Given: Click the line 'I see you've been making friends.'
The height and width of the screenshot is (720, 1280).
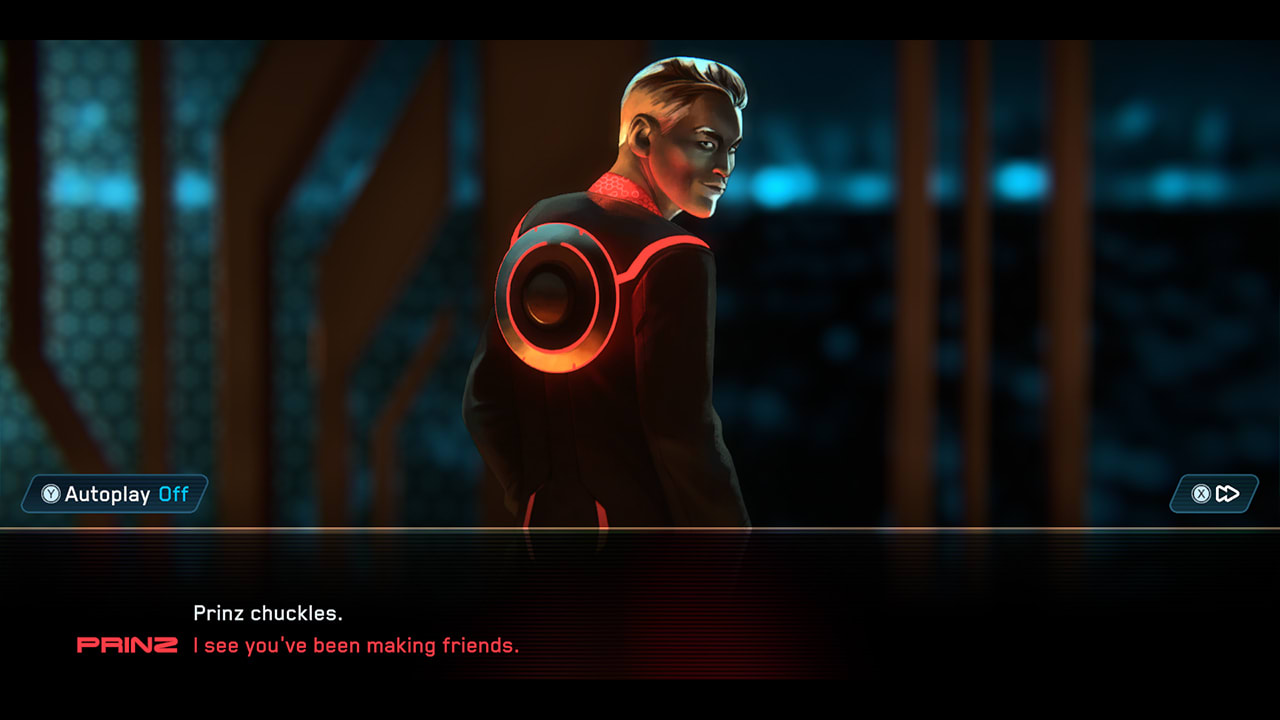Looking at the screenshot, I should (355, 645).
